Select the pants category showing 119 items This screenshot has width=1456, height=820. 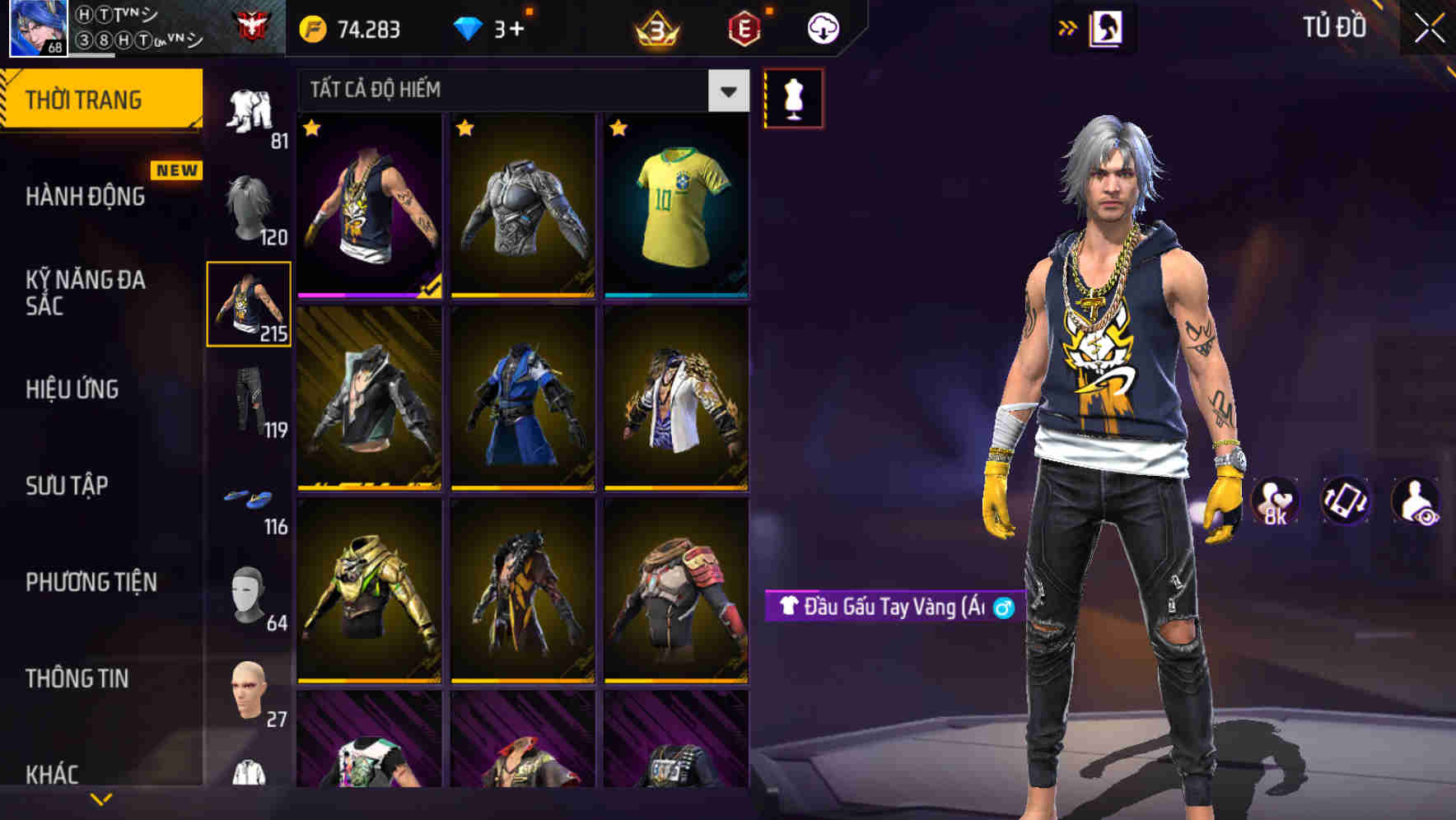250,403
